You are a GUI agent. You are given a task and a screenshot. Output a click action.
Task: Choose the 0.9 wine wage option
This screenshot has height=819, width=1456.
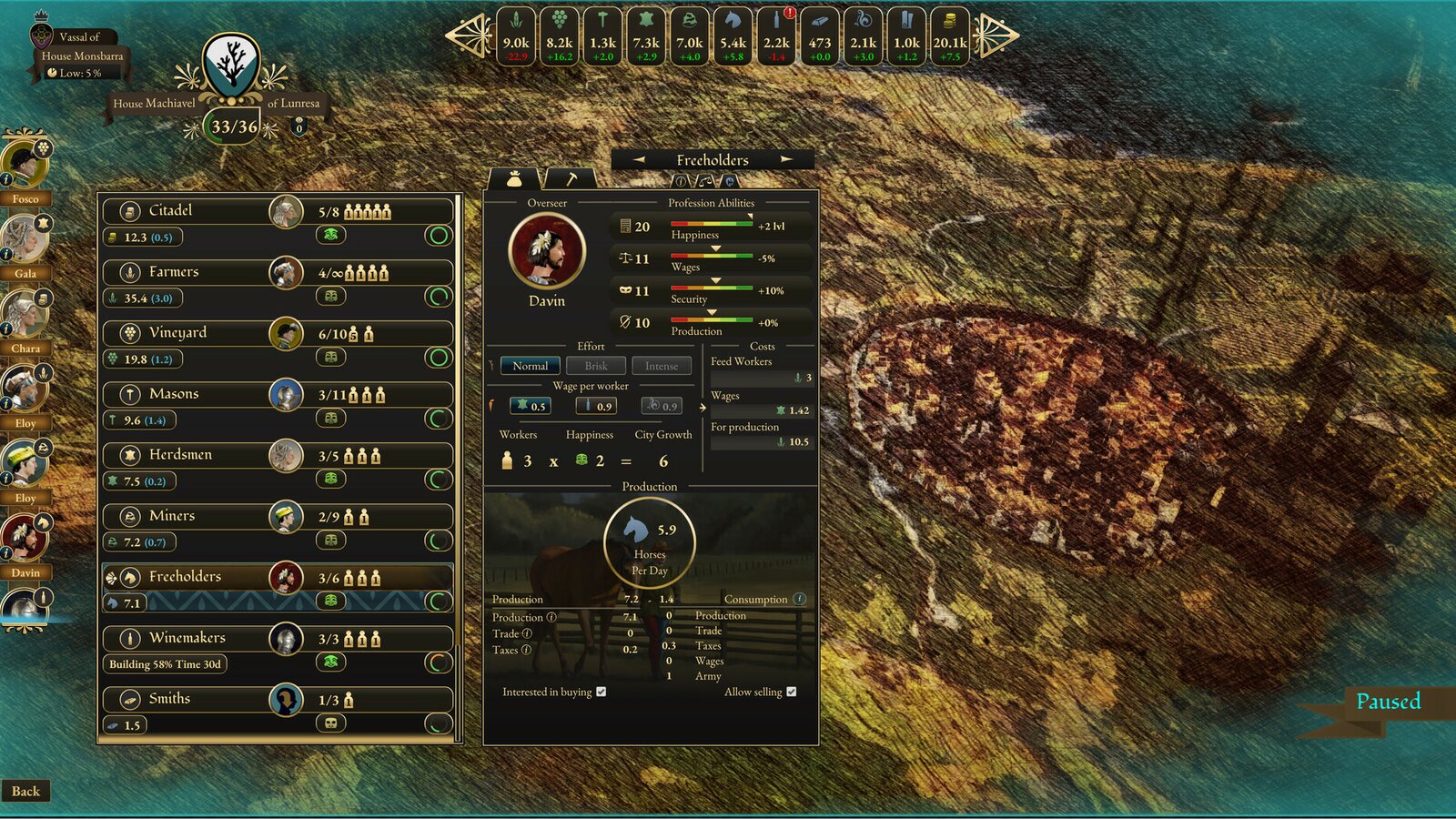597,406
